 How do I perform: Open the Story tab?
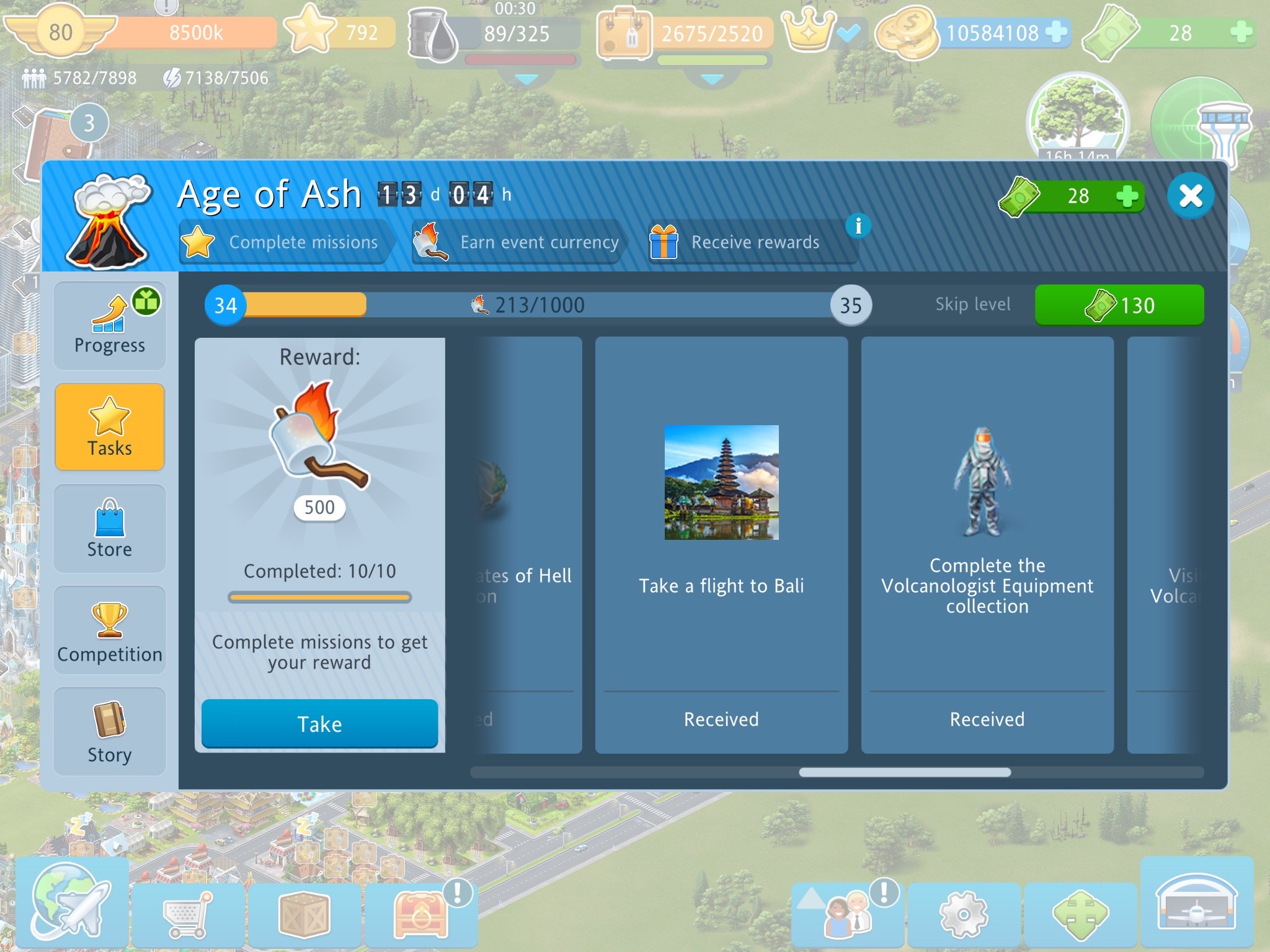pyautogui.click(x=110, y=732)
